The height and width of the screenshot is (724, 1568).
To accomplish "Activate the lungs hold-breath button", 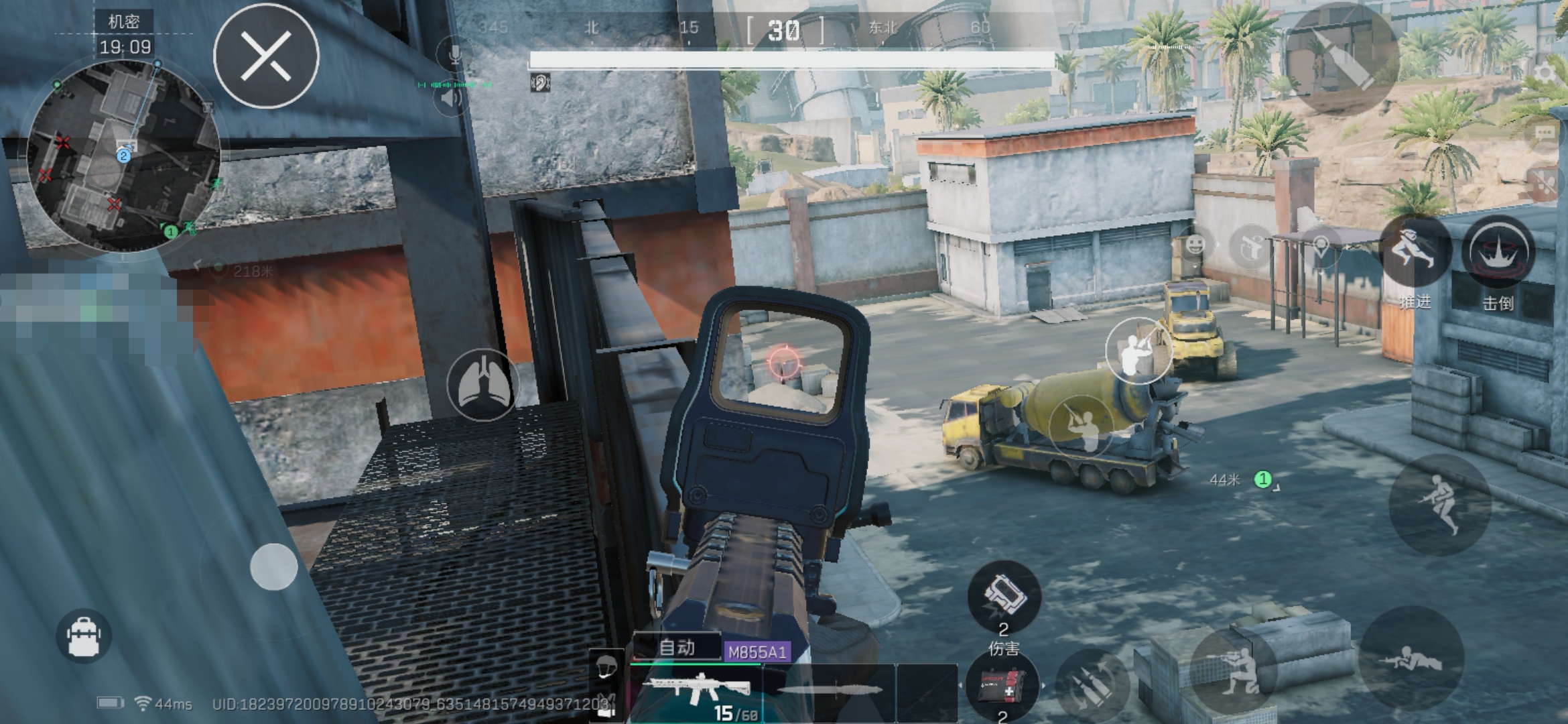I will point(482,385).
